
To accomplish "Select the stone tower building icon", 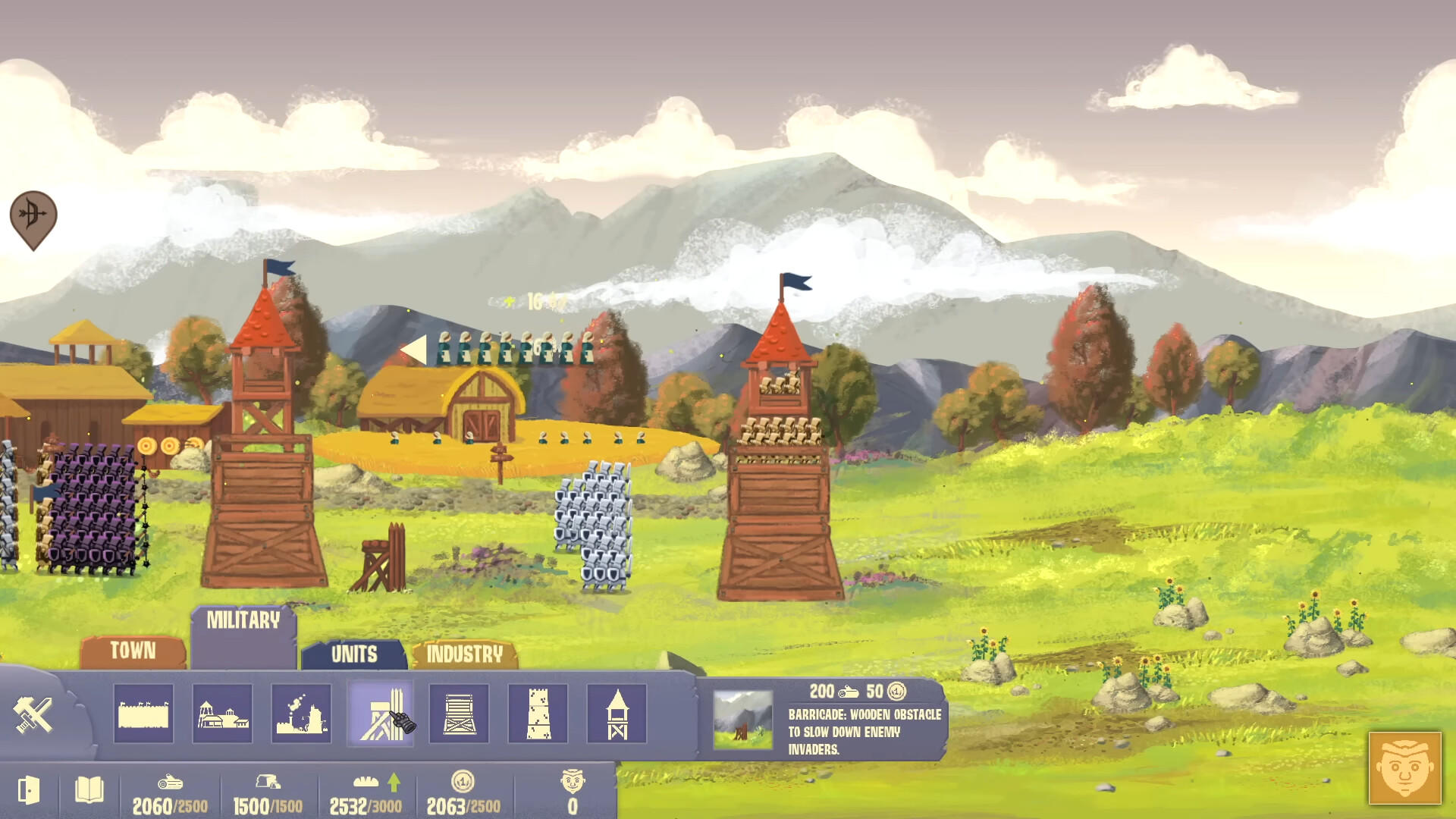I will click(538, 714).
